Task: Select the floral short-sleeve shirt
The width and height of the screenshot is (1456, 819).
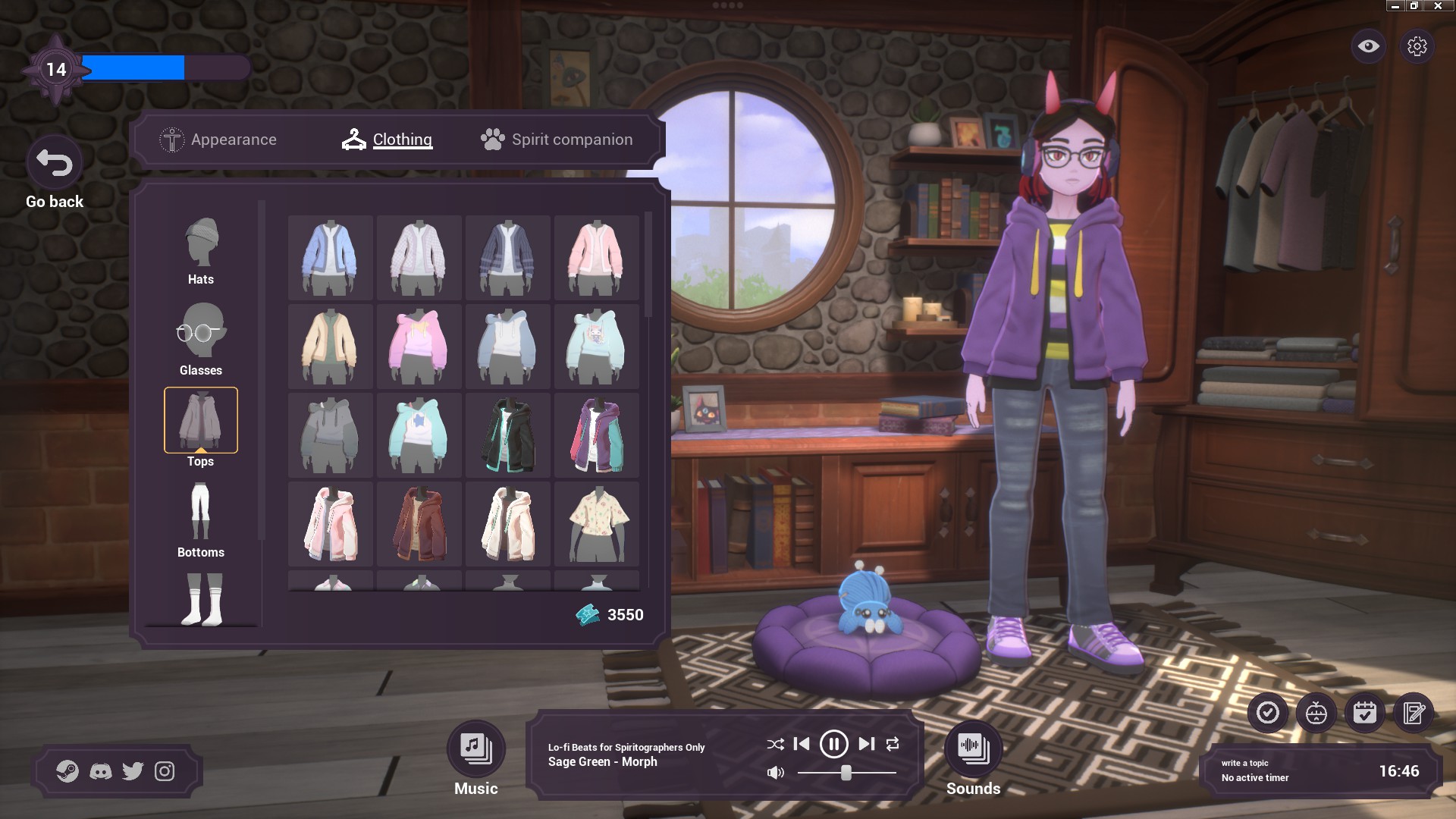Action: (x=596, y=524)
